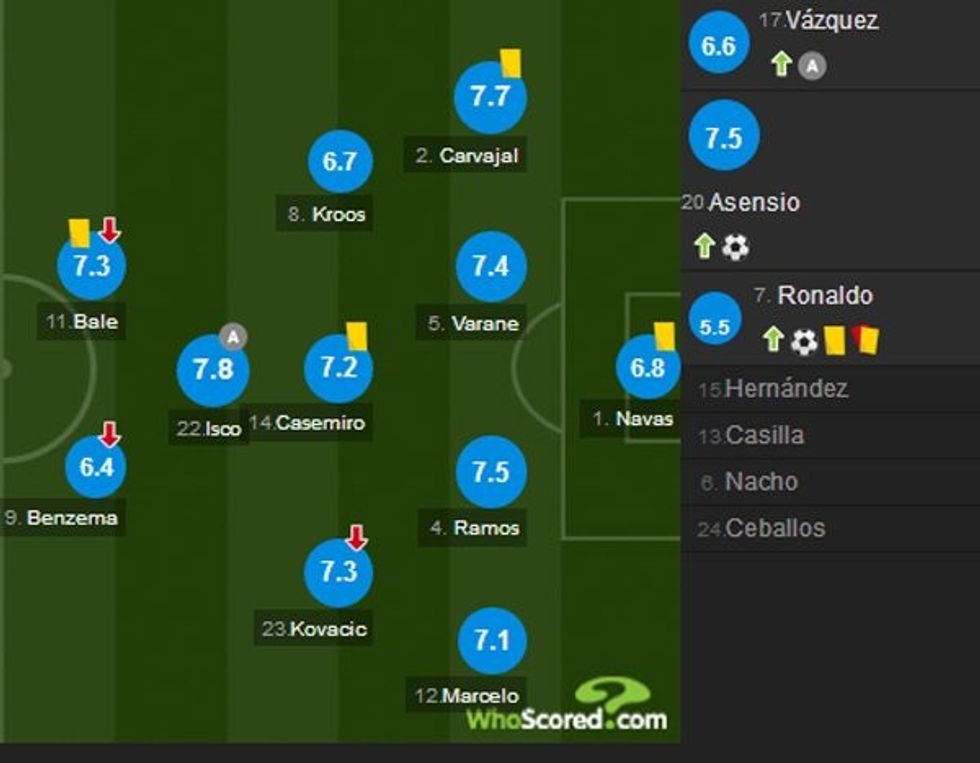The width and height of the screenshot is (980, 763).
Task: Select substitute Asensio's 7.5 rating
Action: (723, 138)
